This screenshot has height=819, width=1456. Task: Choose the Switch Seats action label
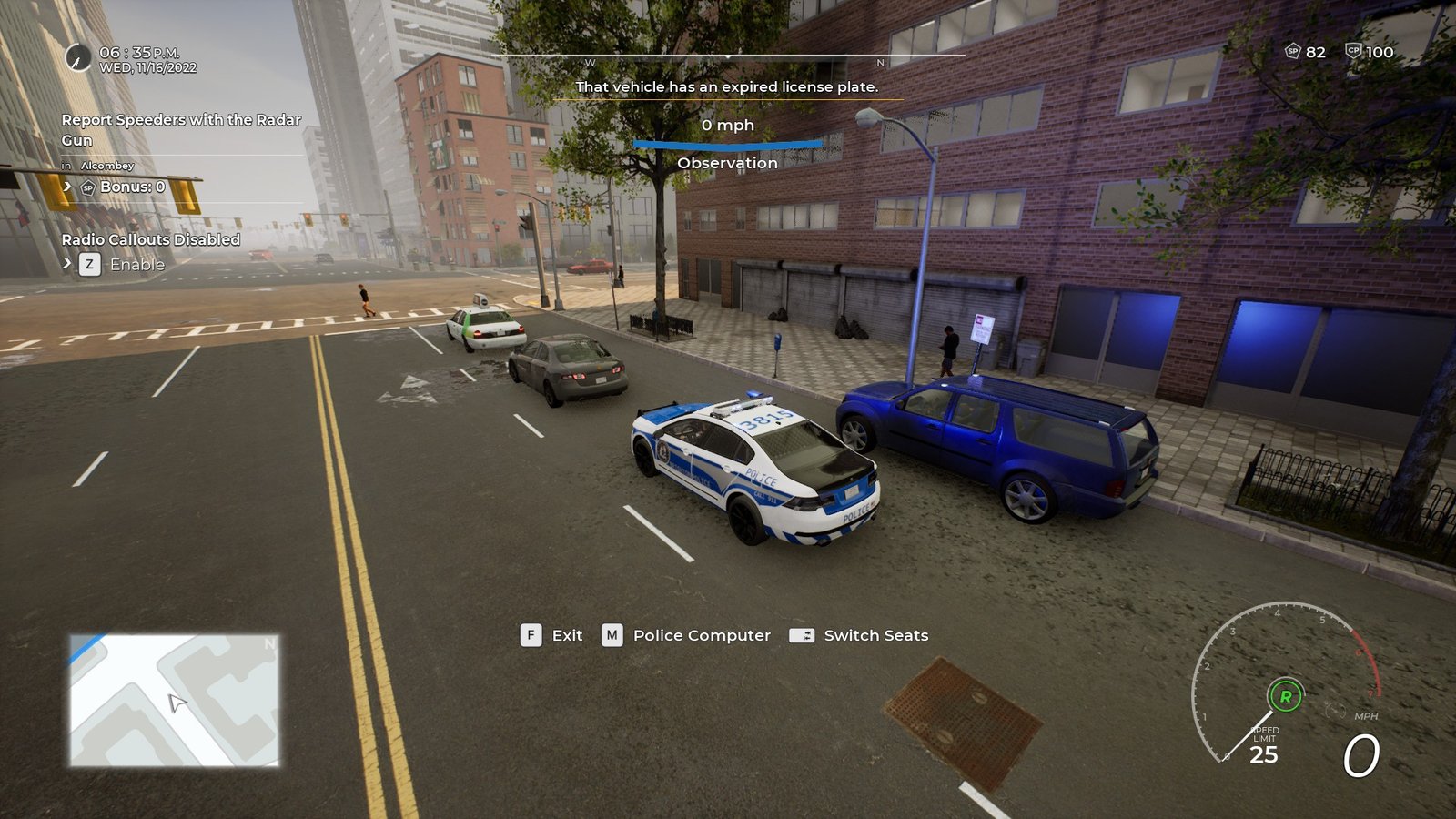coord(875,635)
